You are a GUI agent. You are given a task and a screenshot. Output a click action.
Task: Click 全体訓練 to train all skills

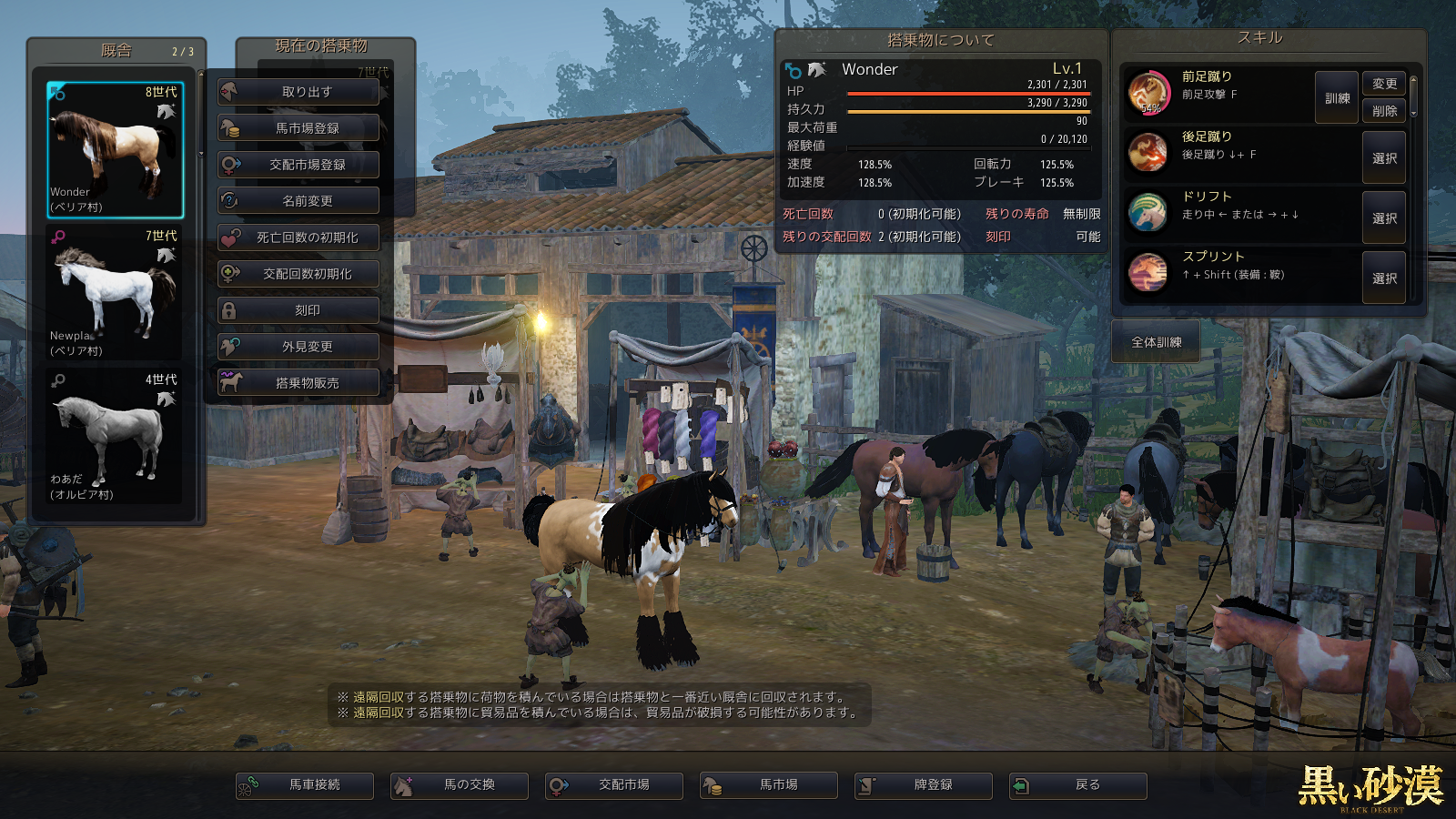[1156, 342]
